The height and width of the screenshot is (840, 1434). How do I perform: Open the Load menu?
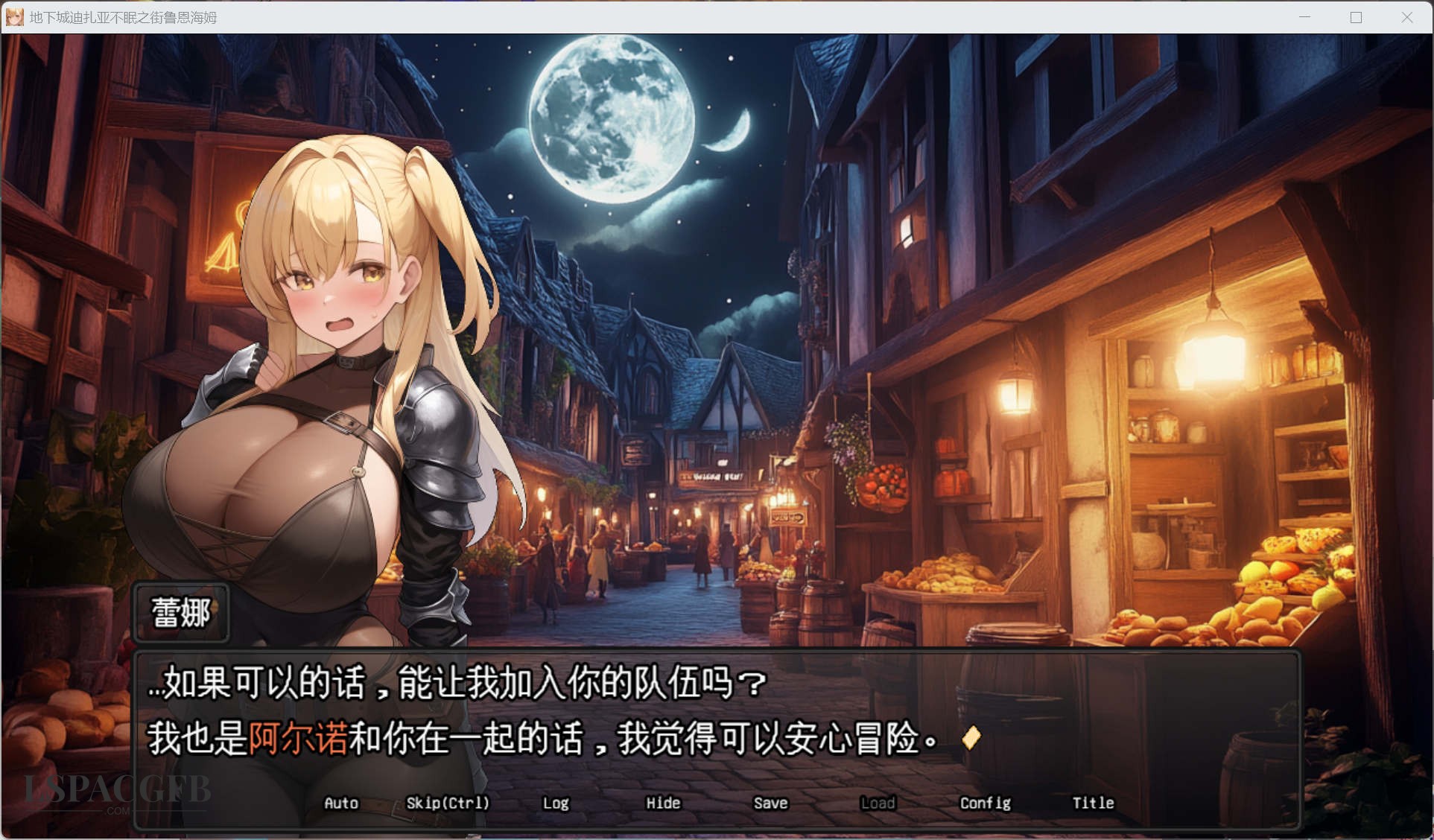point(878,803)
